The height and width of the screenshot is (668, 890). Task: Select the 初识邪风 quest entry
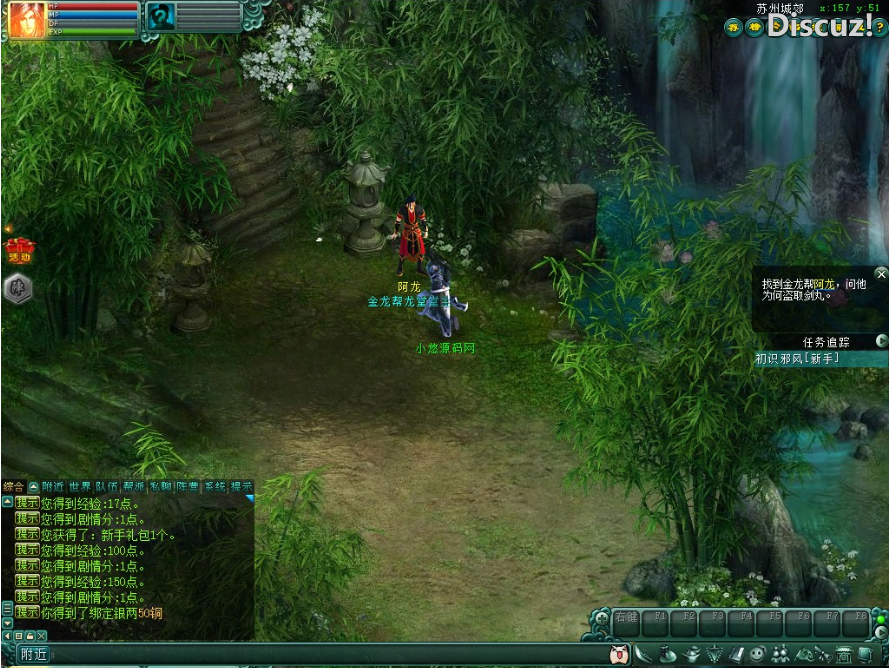[x=797, y=358]
